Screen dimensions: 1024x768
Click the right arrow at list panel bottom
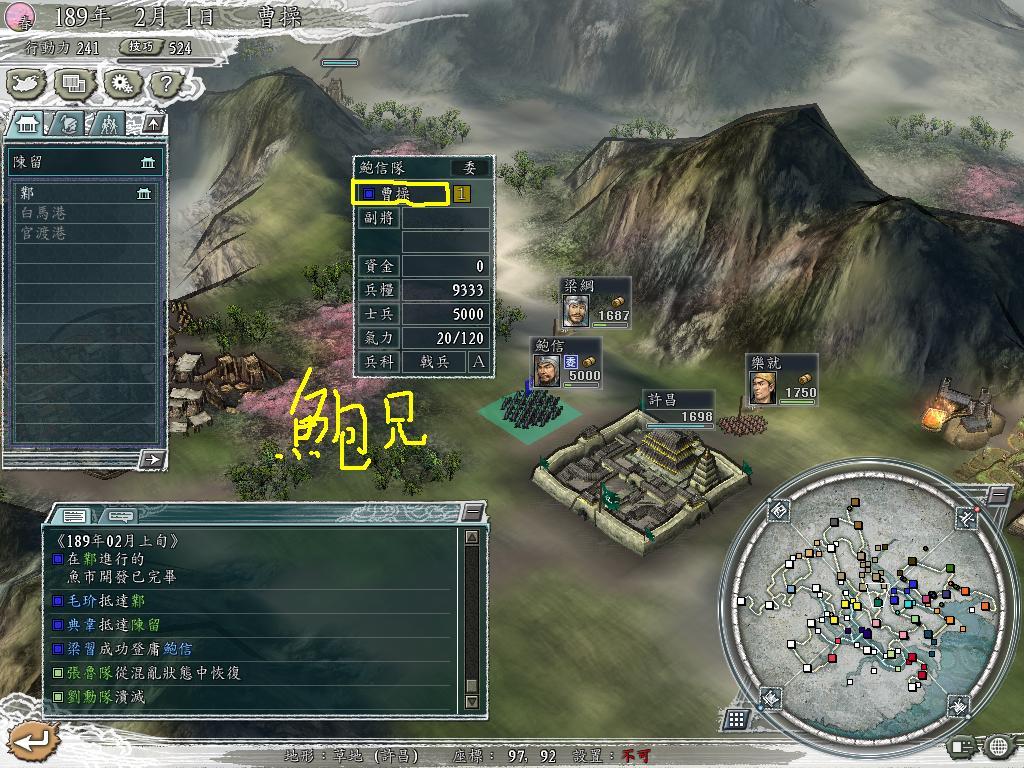[151, 459]
